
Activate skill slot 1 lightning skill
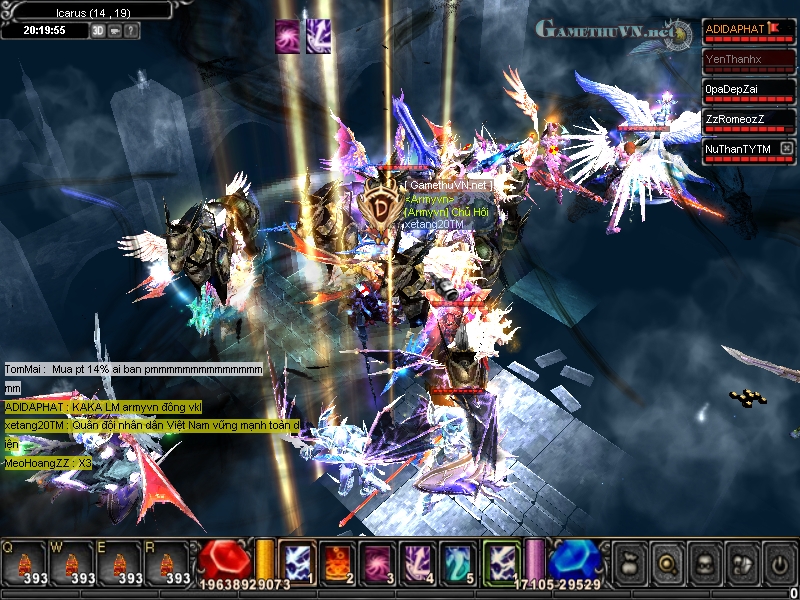[297, 561]
